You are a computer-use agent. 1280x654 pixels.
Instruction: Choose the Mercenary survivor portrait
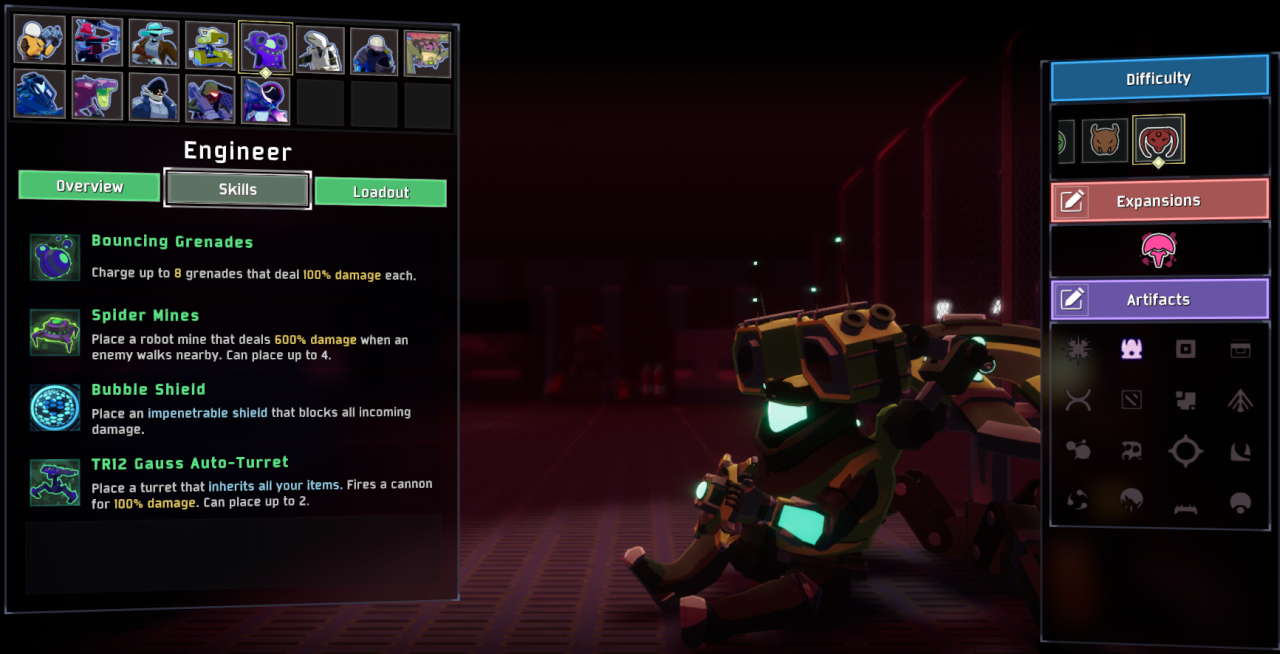click(374, 51)
